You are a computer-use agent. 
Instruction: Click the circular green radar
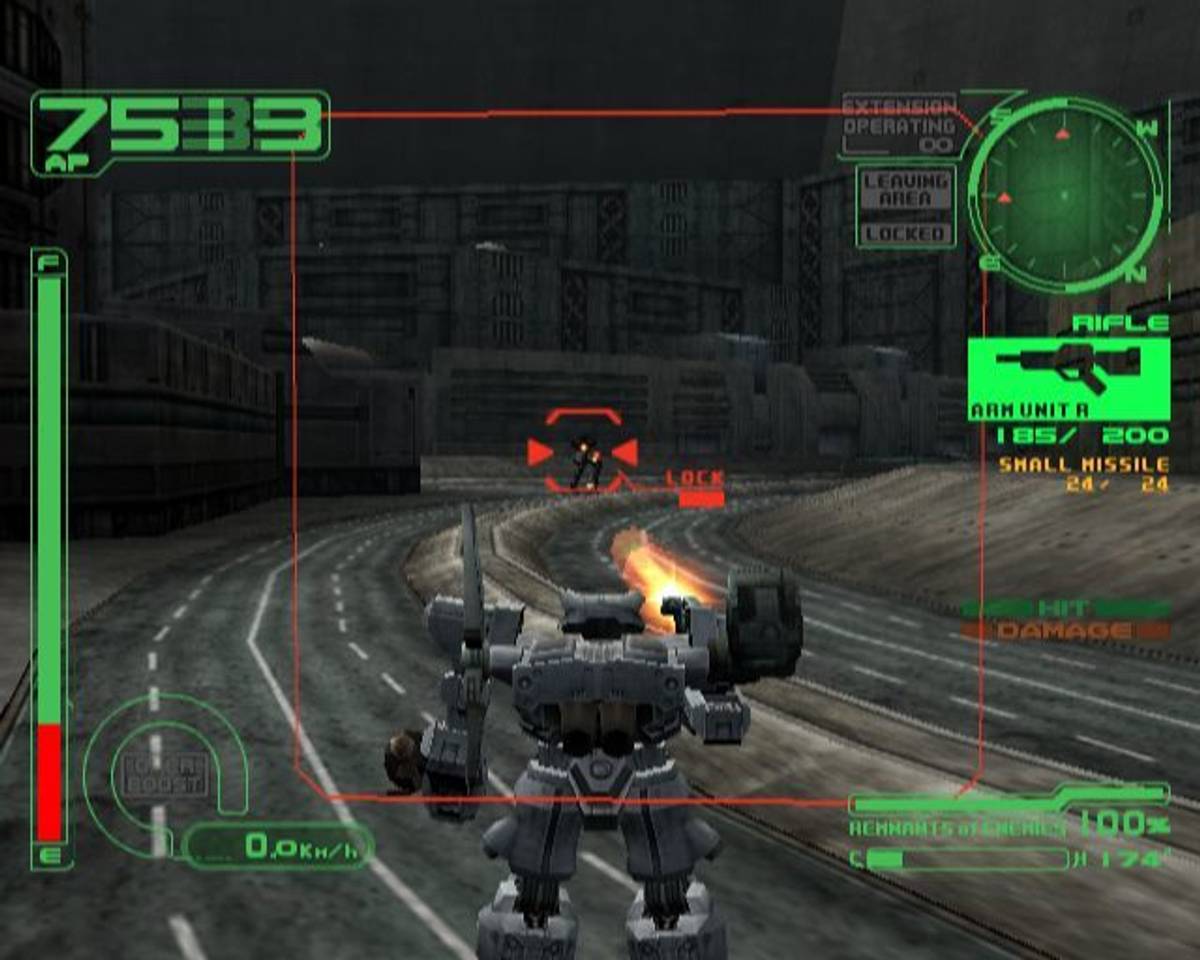[x=1064, y=194]
